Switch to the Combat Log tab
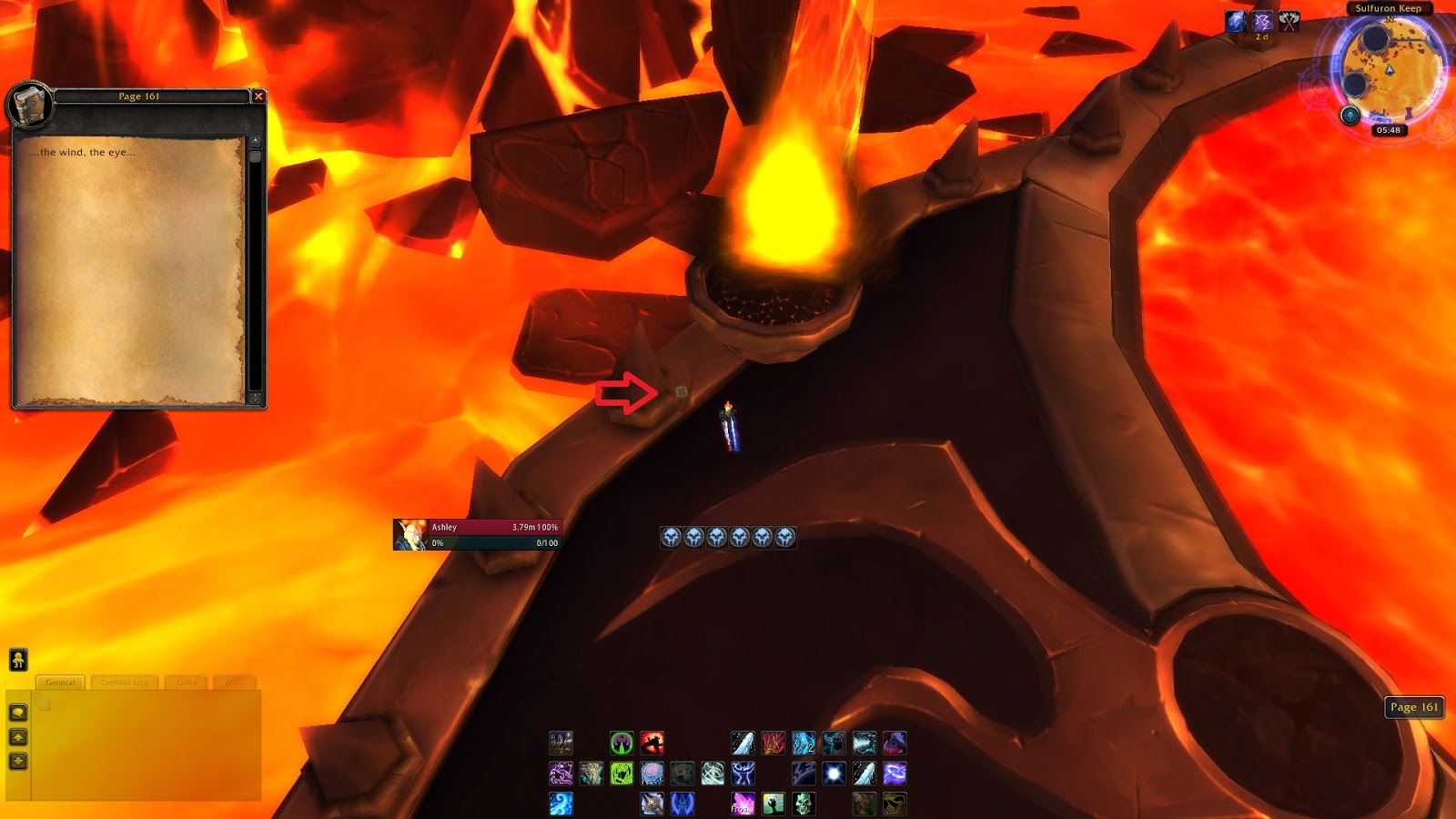The height and width of the screenshot is (819, 1456). pyautogui.click(x=125, y=682)
